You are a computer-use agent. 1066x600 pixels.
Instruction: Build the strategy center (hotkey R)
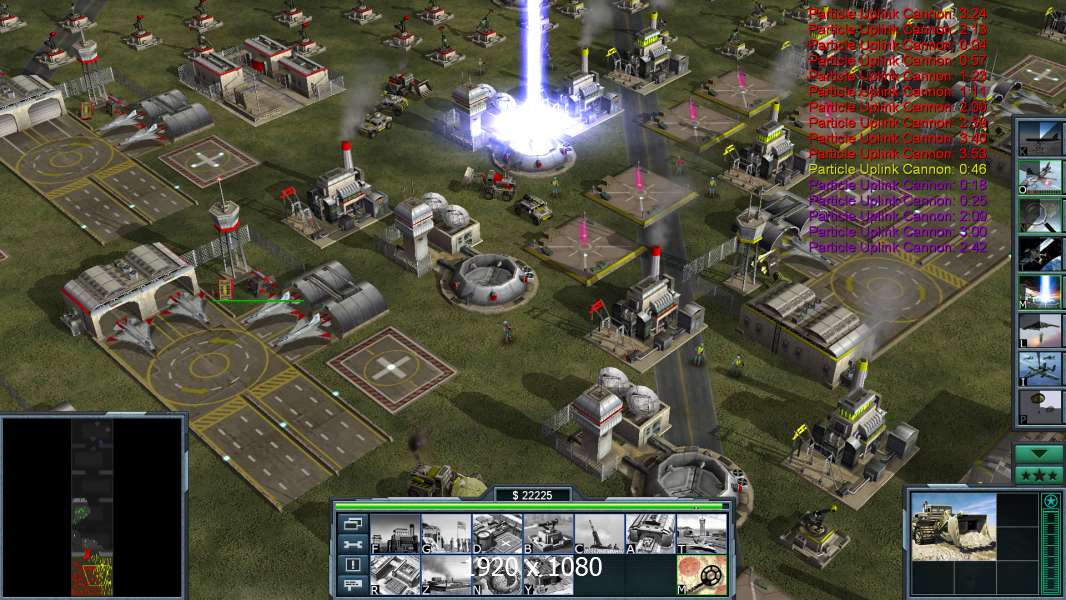(x=395, y=575)
